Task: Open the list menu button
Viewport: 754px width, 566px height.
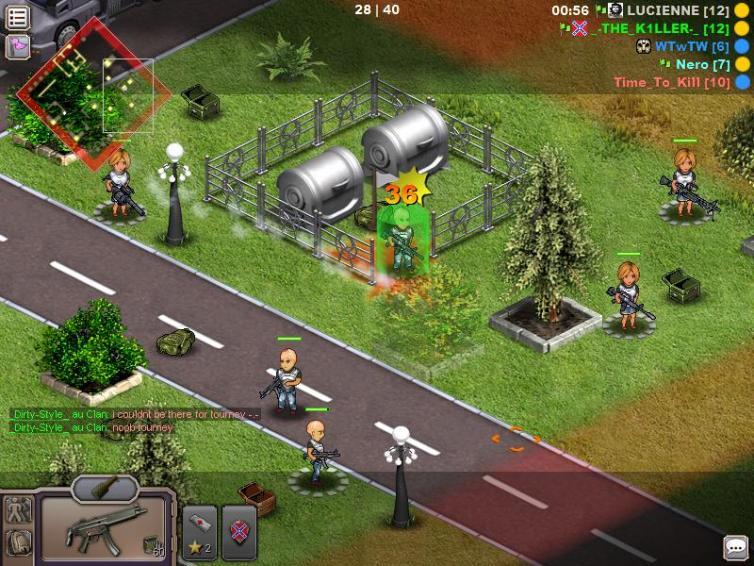Action: tap(18, 17)
